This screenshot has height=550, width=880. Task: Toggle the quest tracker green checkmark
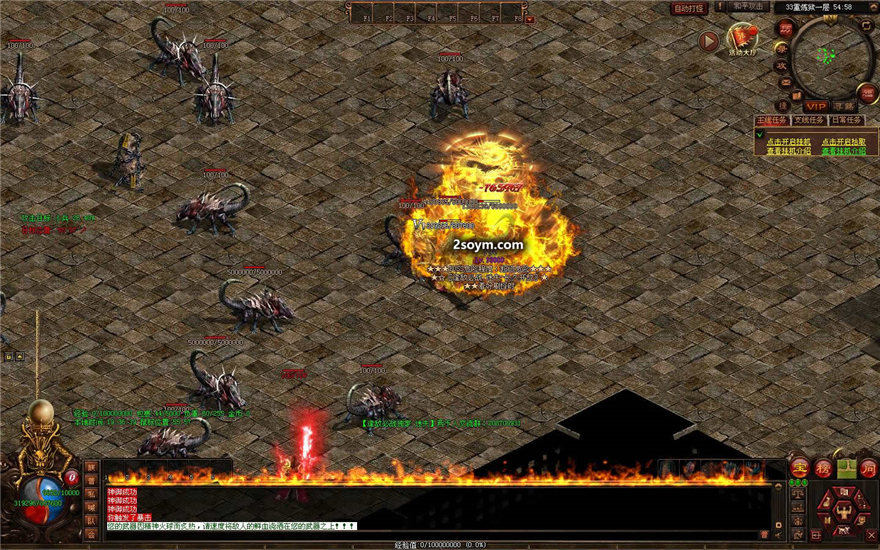(759, 134)
